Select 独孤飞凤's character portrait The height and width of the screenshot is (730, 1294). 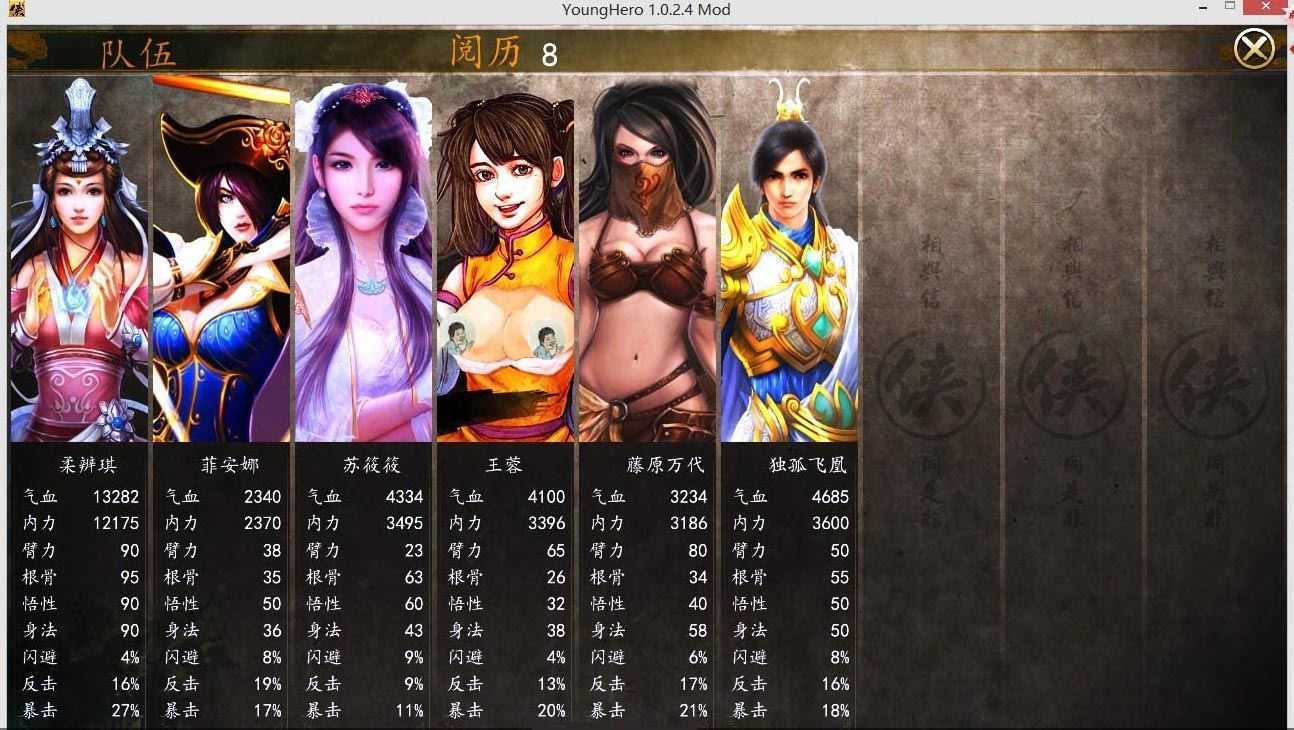coord(789,260)
